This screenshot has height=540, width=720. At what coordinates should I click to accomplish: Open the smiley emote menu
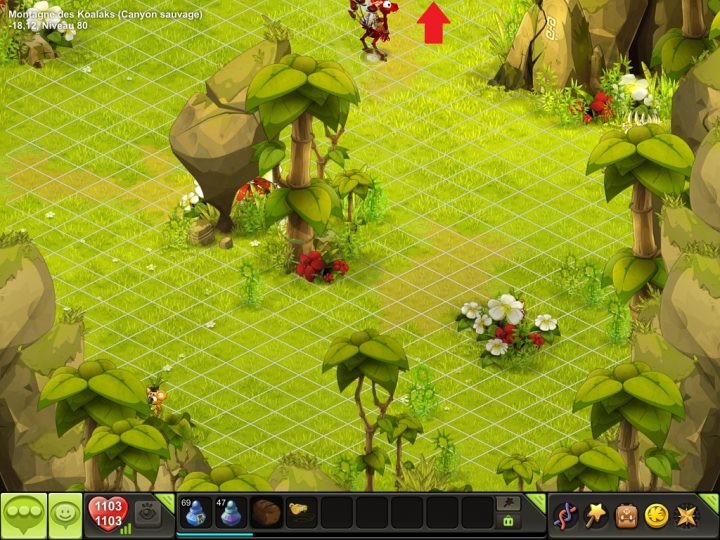click(x=66, y=515)
